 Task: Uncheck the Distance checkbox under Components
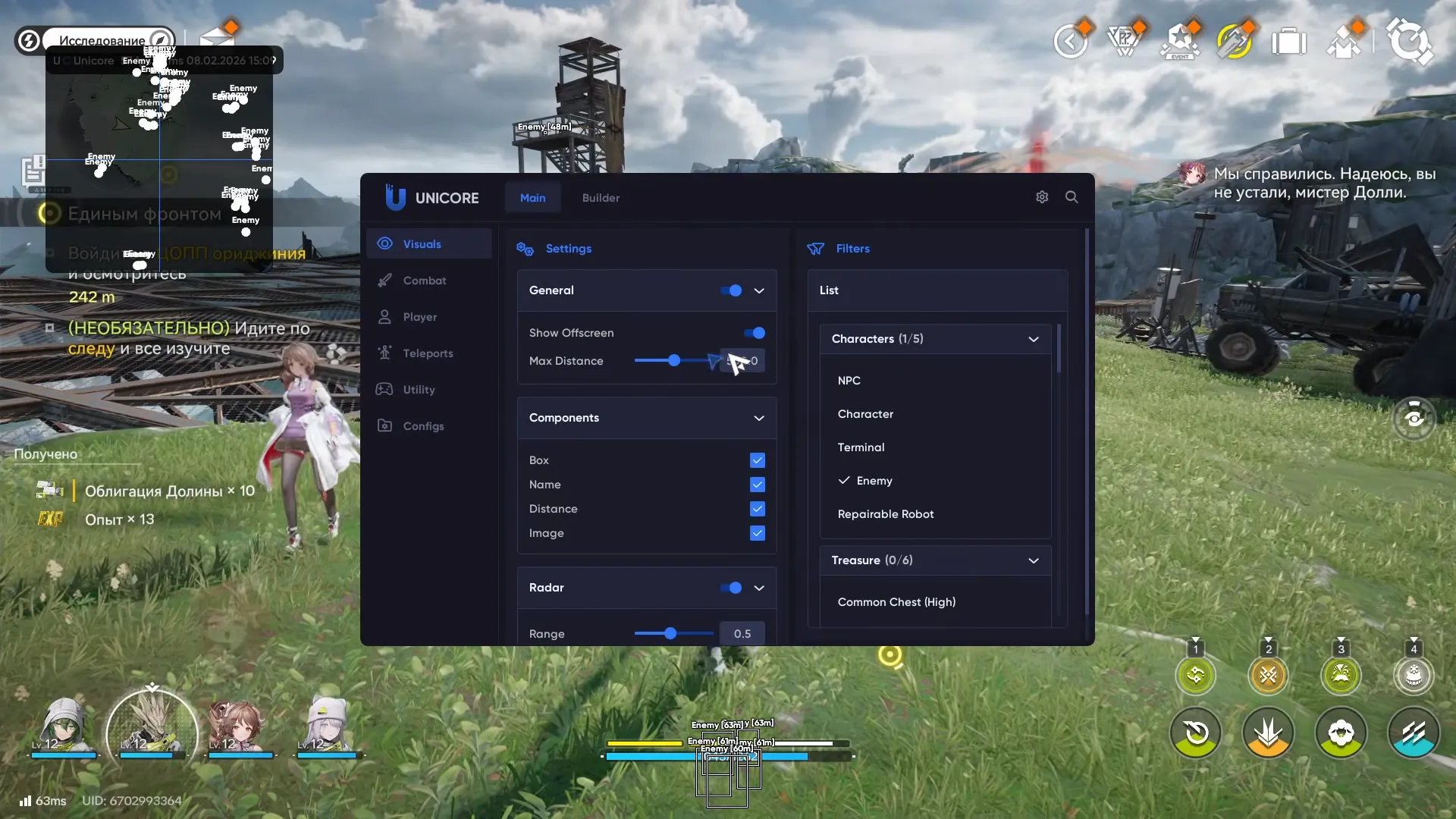pos(757,509)
